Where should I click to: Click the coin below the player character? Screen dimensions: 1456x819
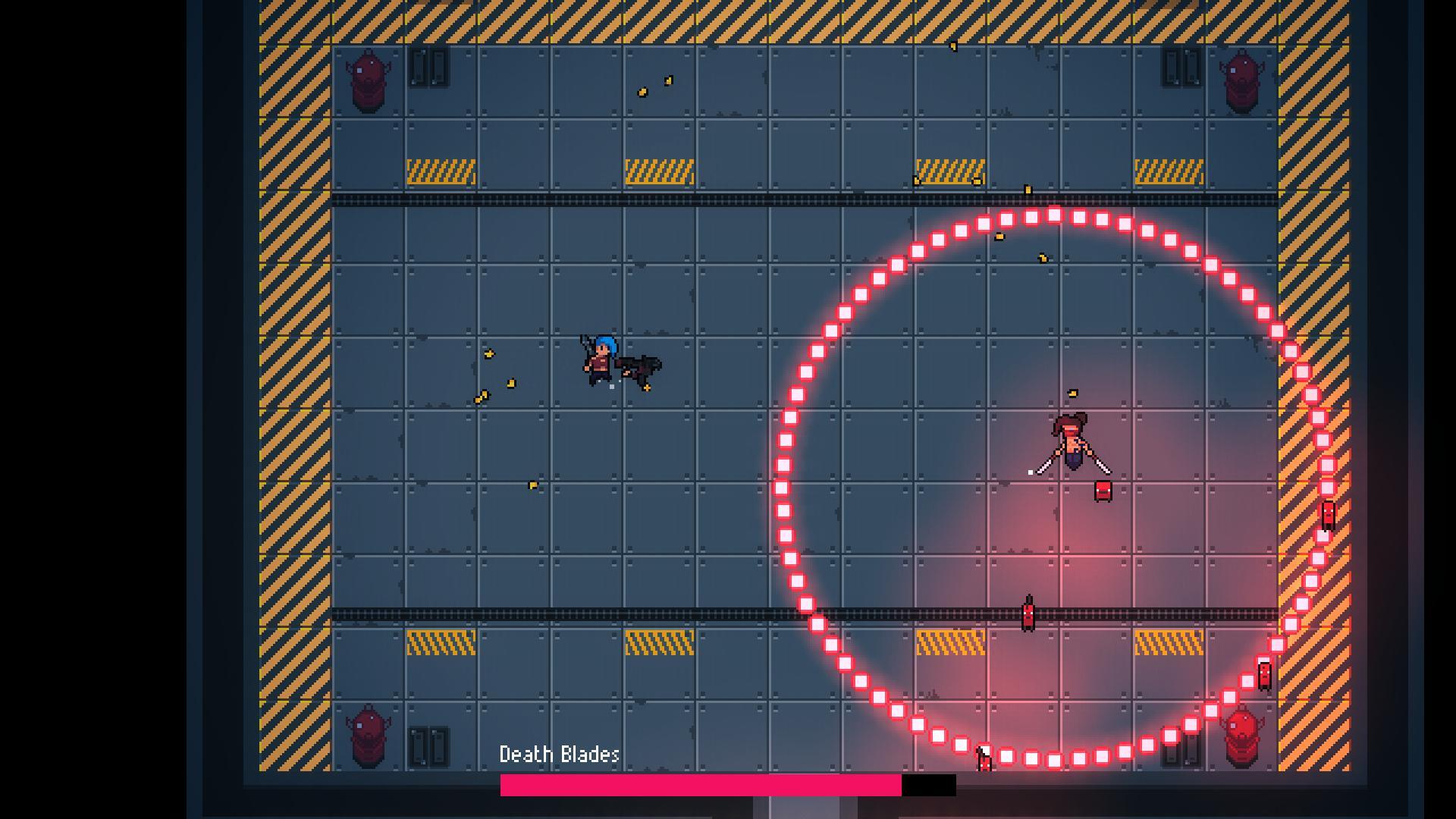[532, 486]
